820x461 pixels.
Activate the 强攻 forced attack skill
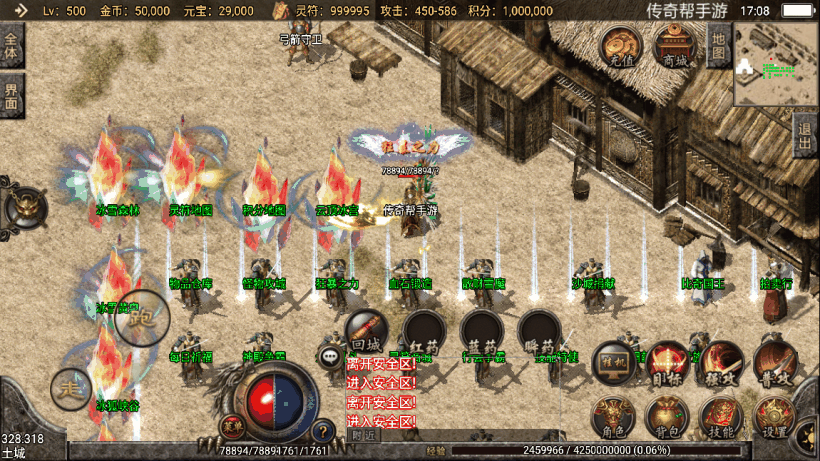(x=720, y=364)
